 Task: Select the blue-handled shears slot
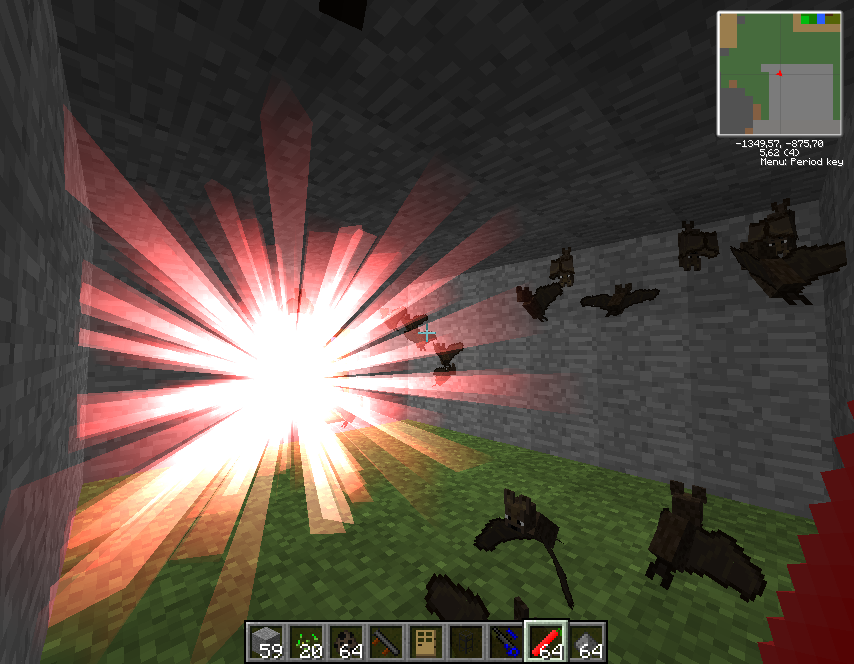[507, 642]
